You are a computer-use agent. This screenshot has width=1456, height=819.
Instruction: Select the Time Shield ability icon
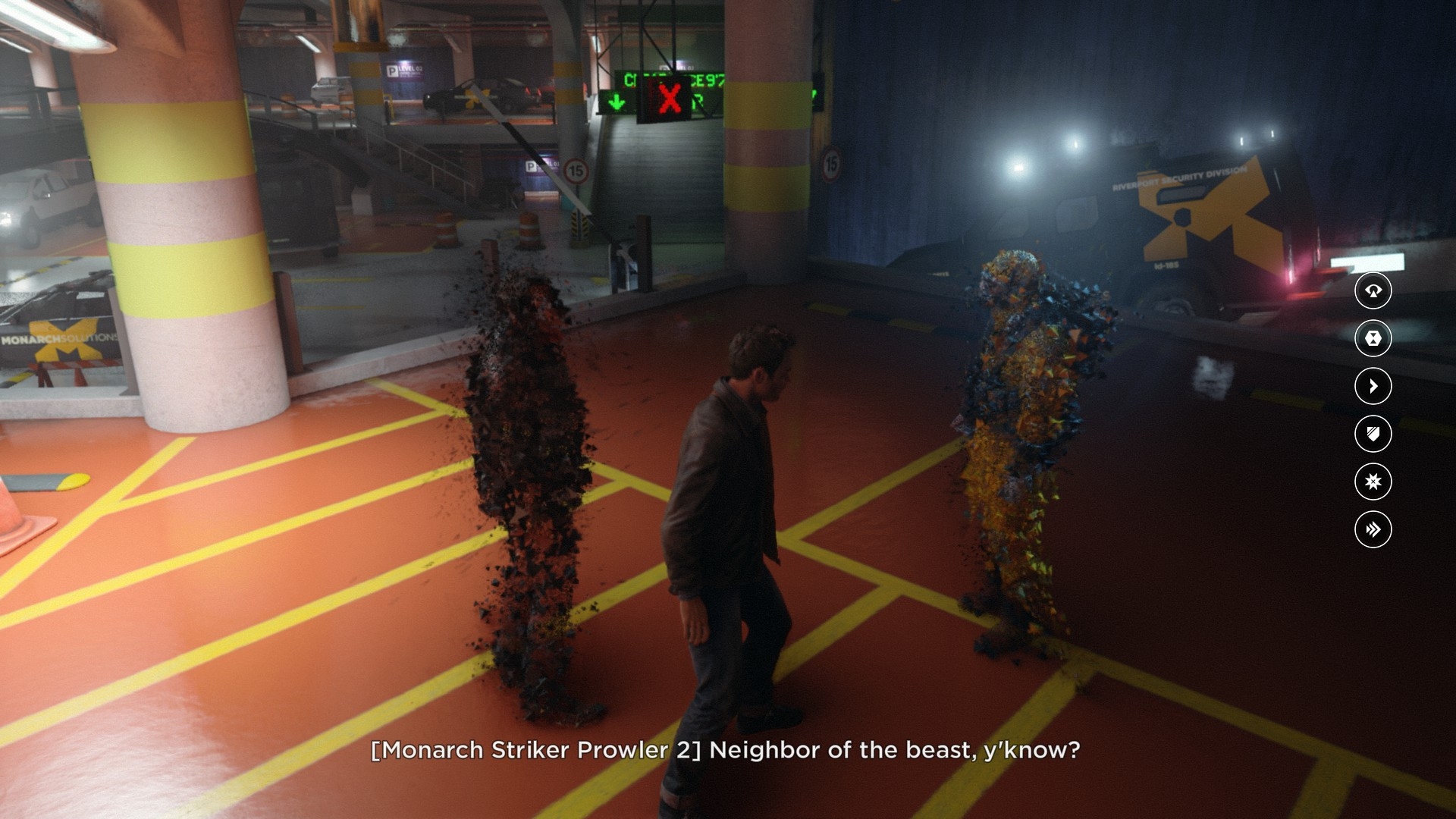click(x=1373, y=434)
